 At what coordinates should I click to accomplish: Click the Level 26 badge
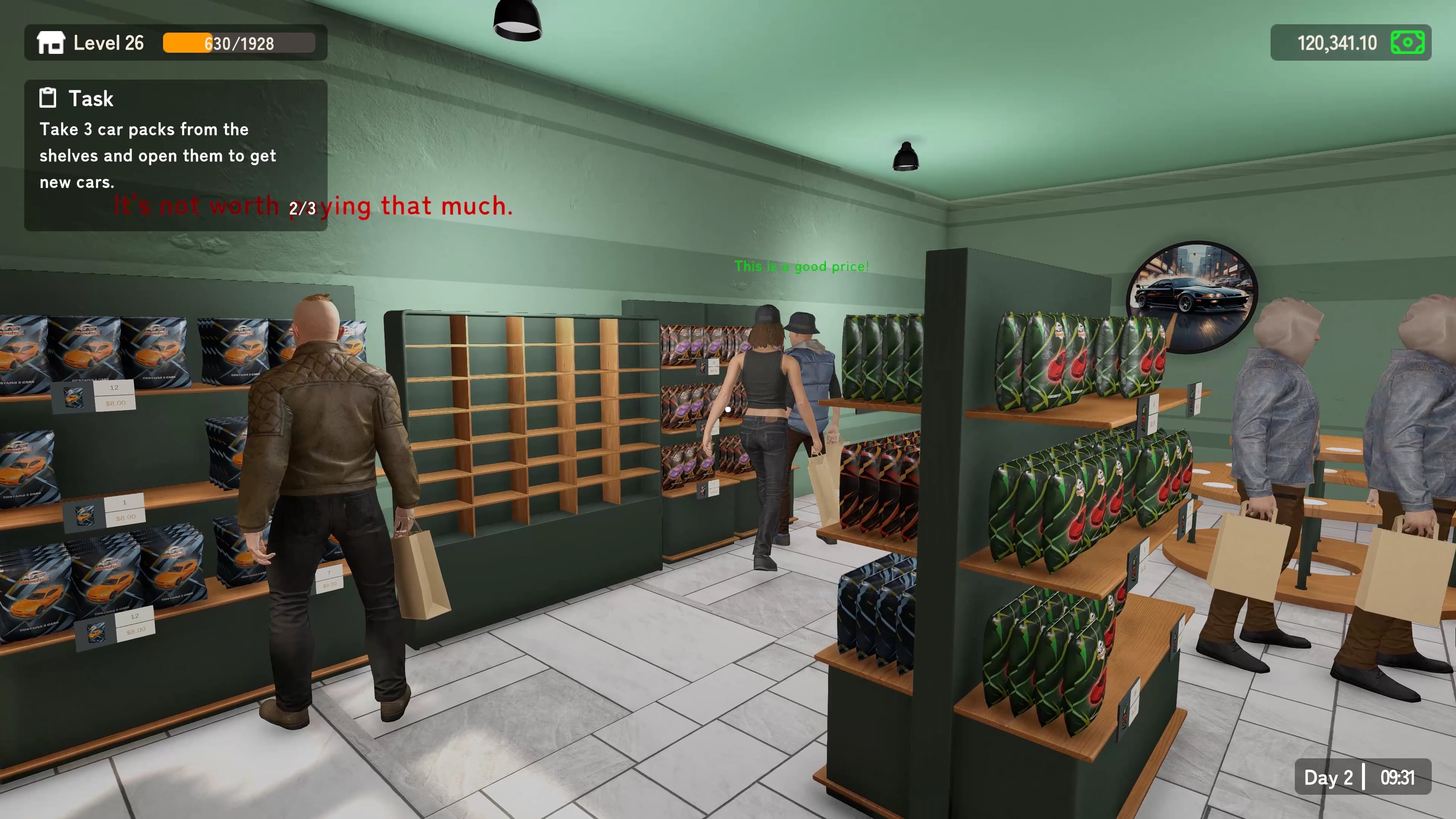108,43
